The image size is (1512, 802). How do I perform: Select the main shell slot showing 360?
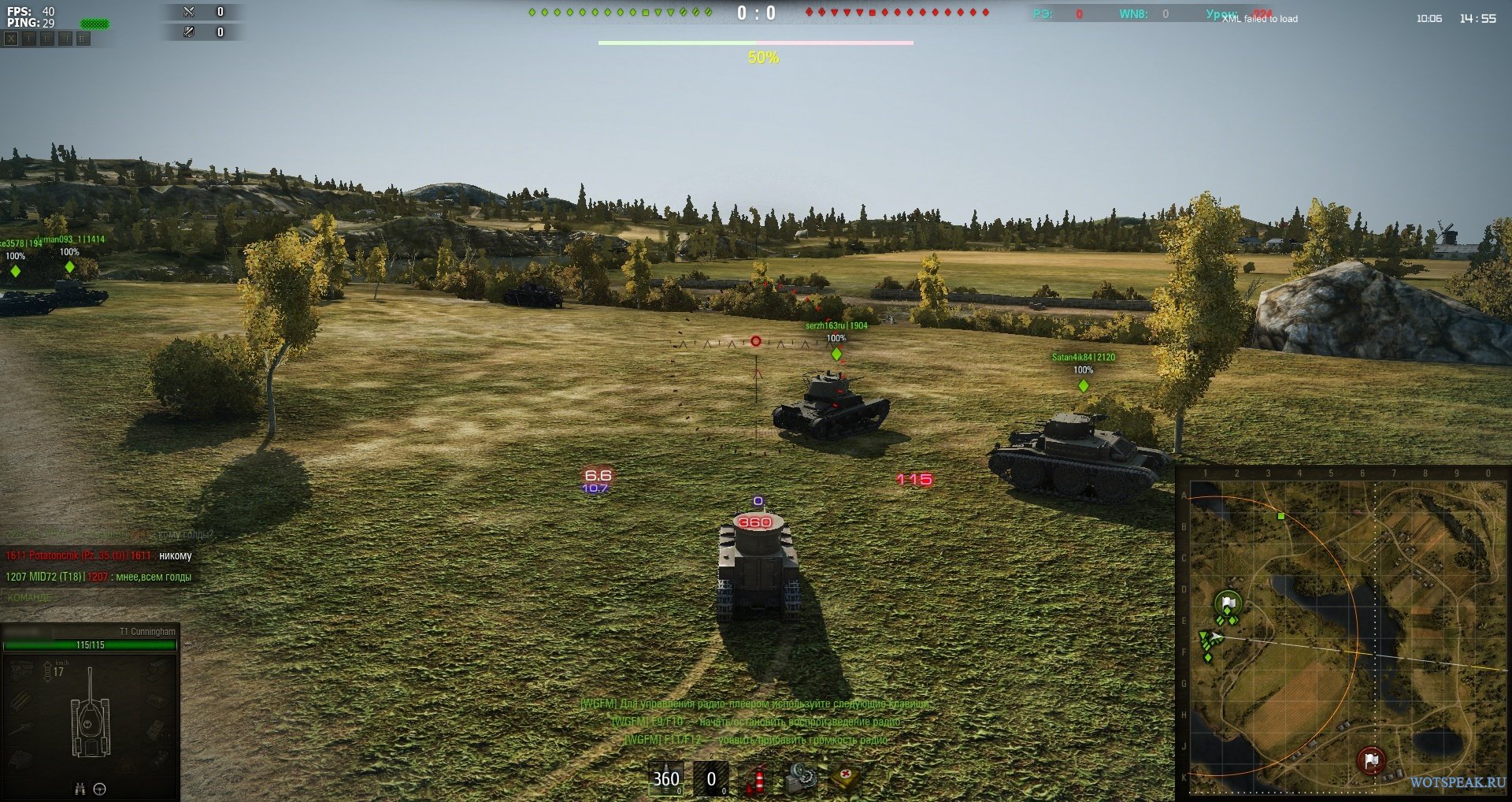point(665,779)
